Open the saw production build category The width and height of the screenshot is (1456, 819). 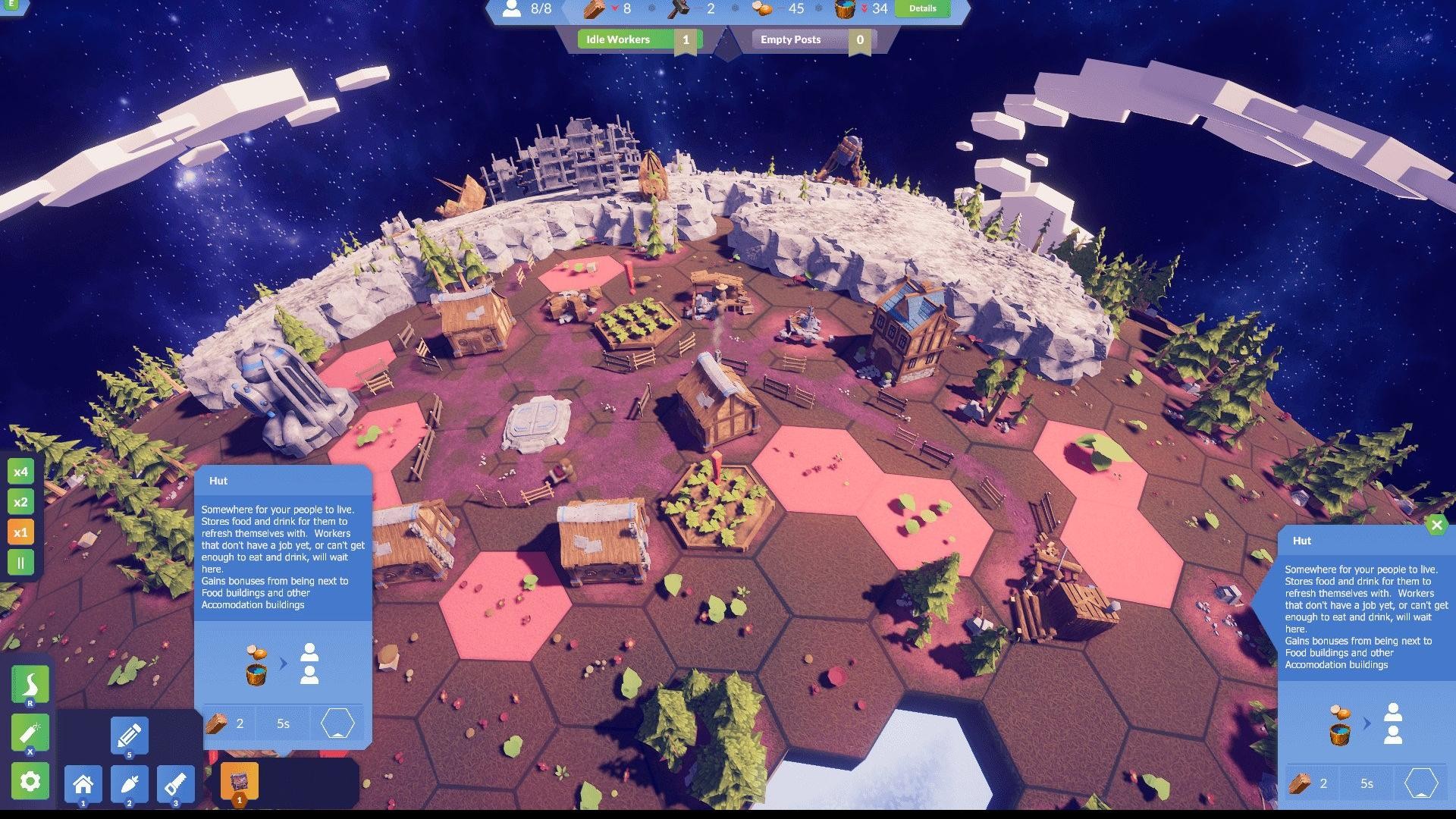[176, 783]
